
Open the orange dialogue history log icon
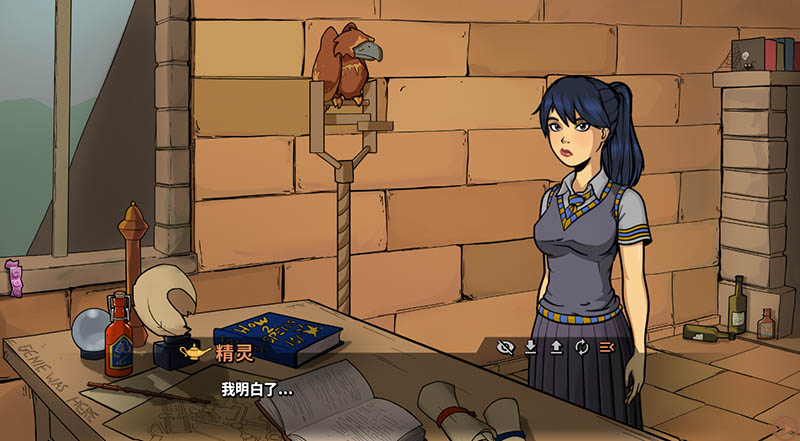tap(606, 348)
